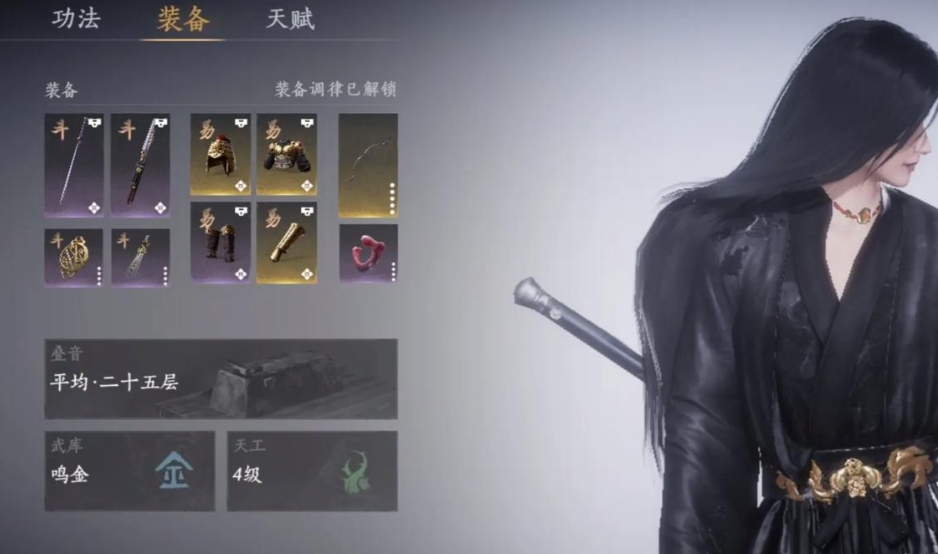Screen dimensions: 938x554
Task: Select the bow equipment slot
Action: pos(368,165)
